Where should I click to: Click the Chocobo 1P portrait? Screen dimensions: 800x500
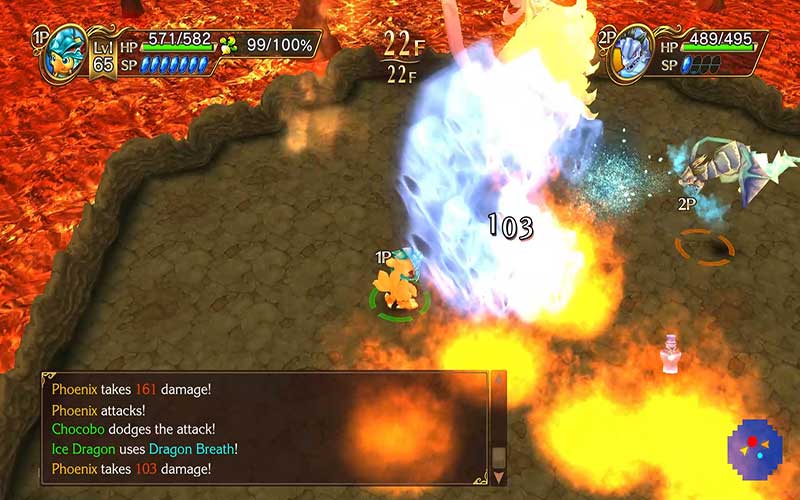coord(62,55)
